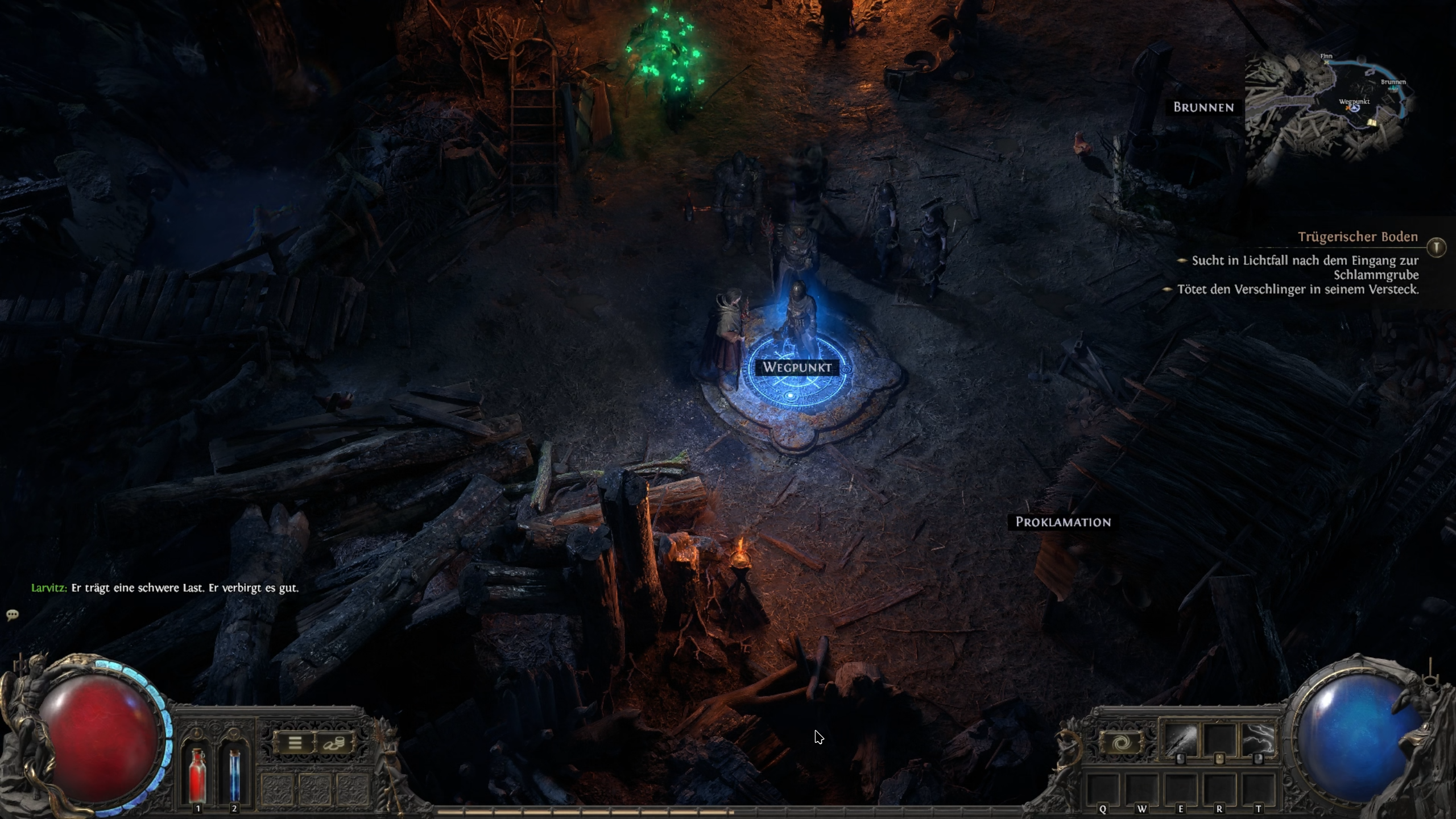Click the round quest marker icon by the tracker
1456x819 pixels.
click(x=1437, y=247)
